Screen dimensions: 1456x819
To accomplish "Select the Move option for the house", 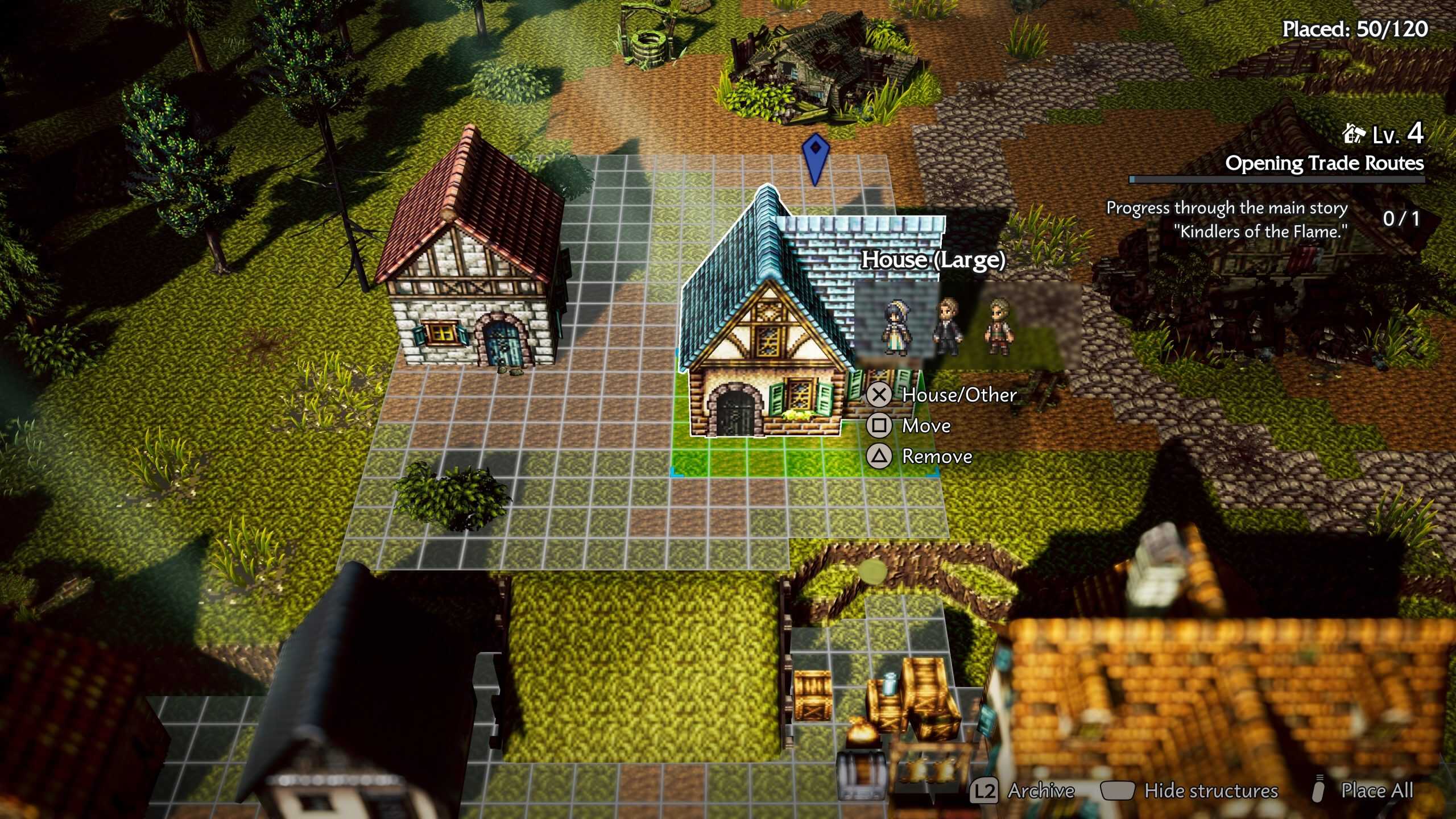I will coord(925,425).
